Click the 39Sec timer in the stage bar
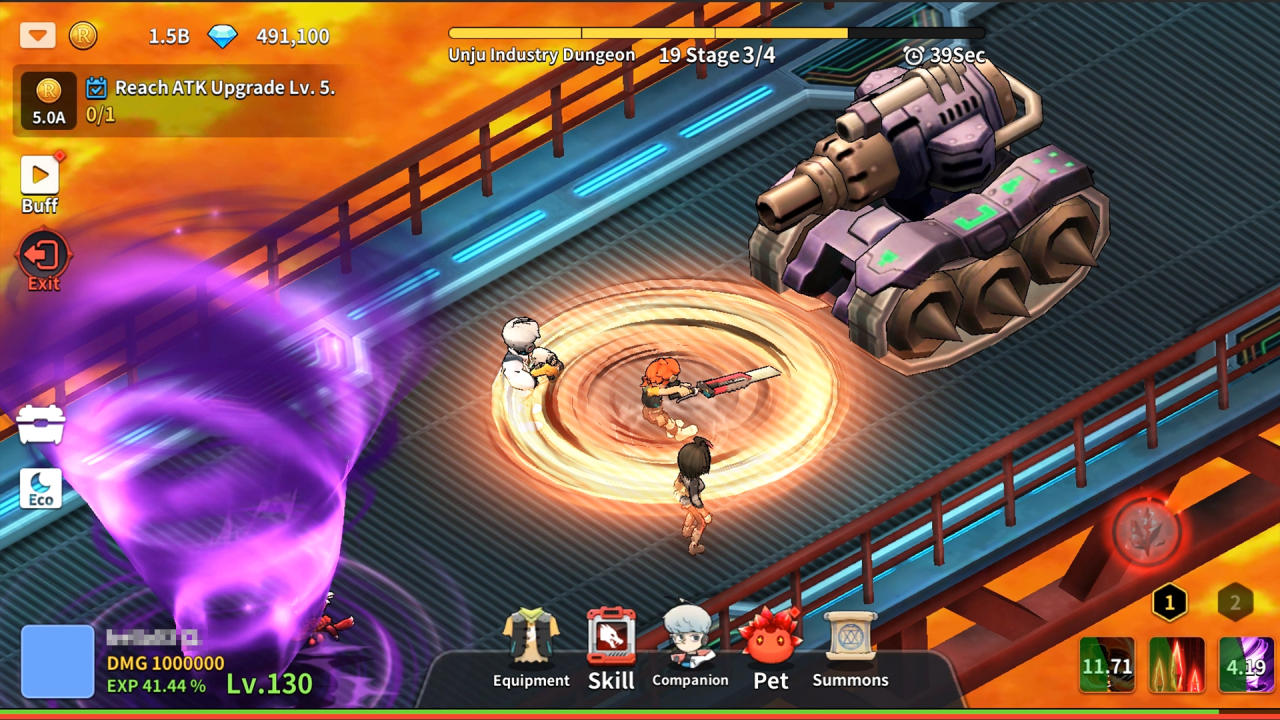Image resolution: width=1280 pixels, height=720 pixels. 946,56
